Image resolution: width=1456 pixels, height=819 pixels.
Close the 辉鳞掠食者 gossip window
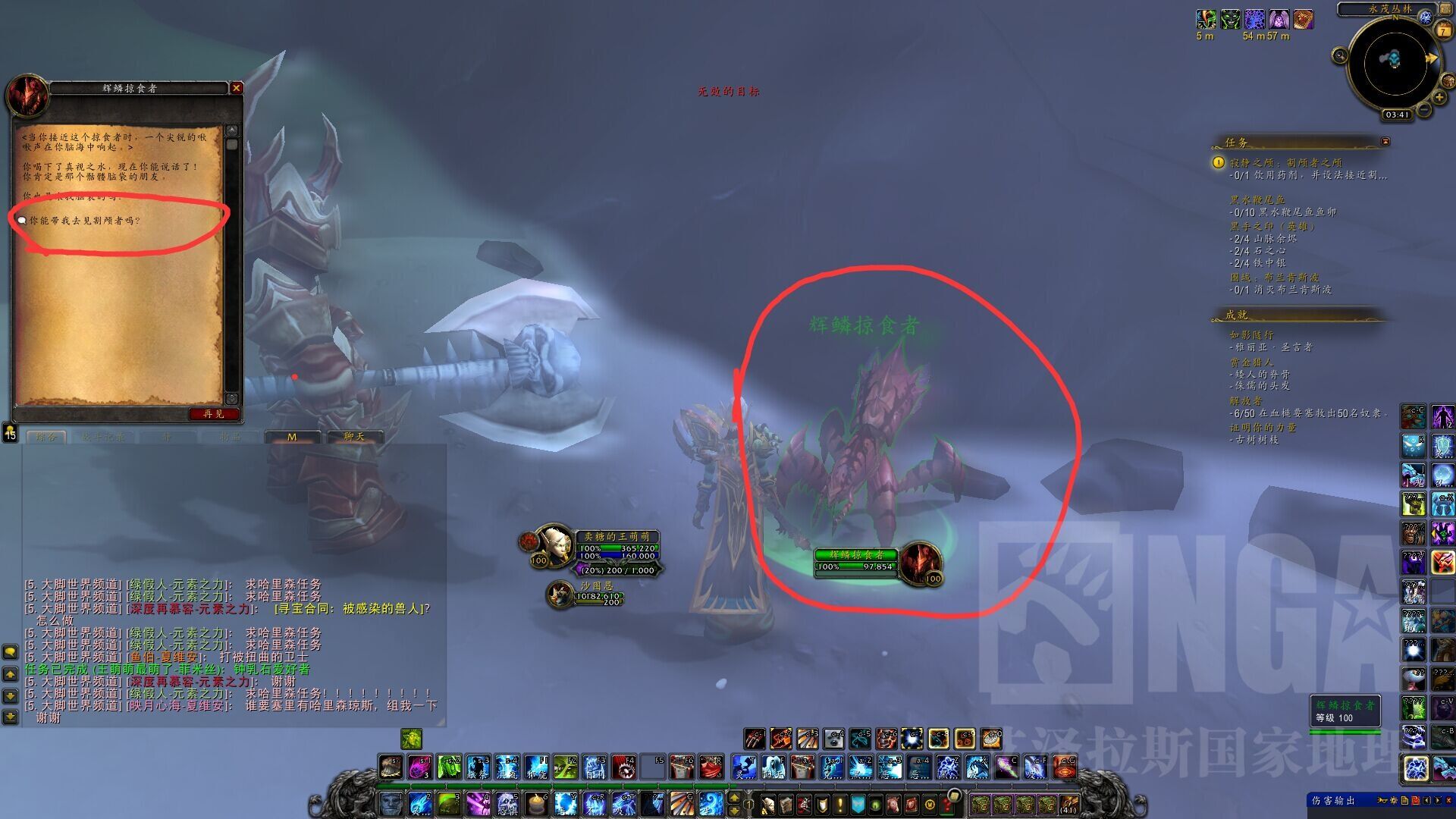coord(237,88)
